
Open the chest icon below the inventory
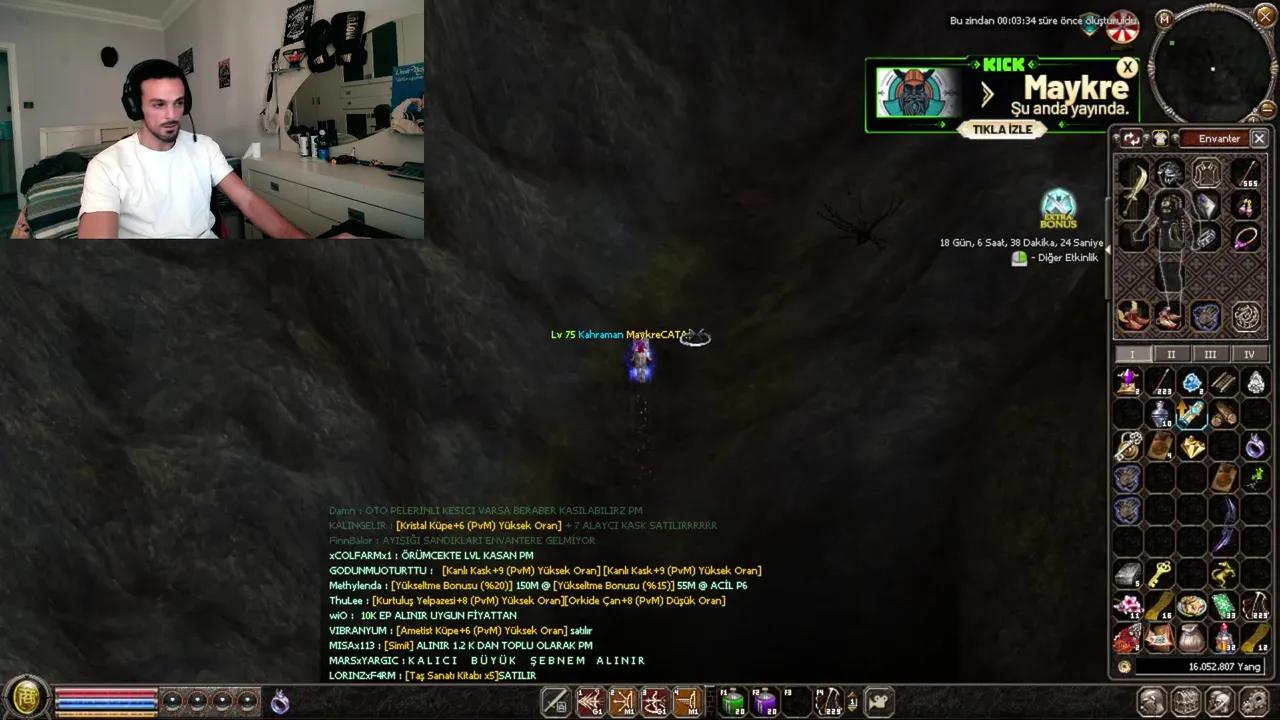(1186, 701)
